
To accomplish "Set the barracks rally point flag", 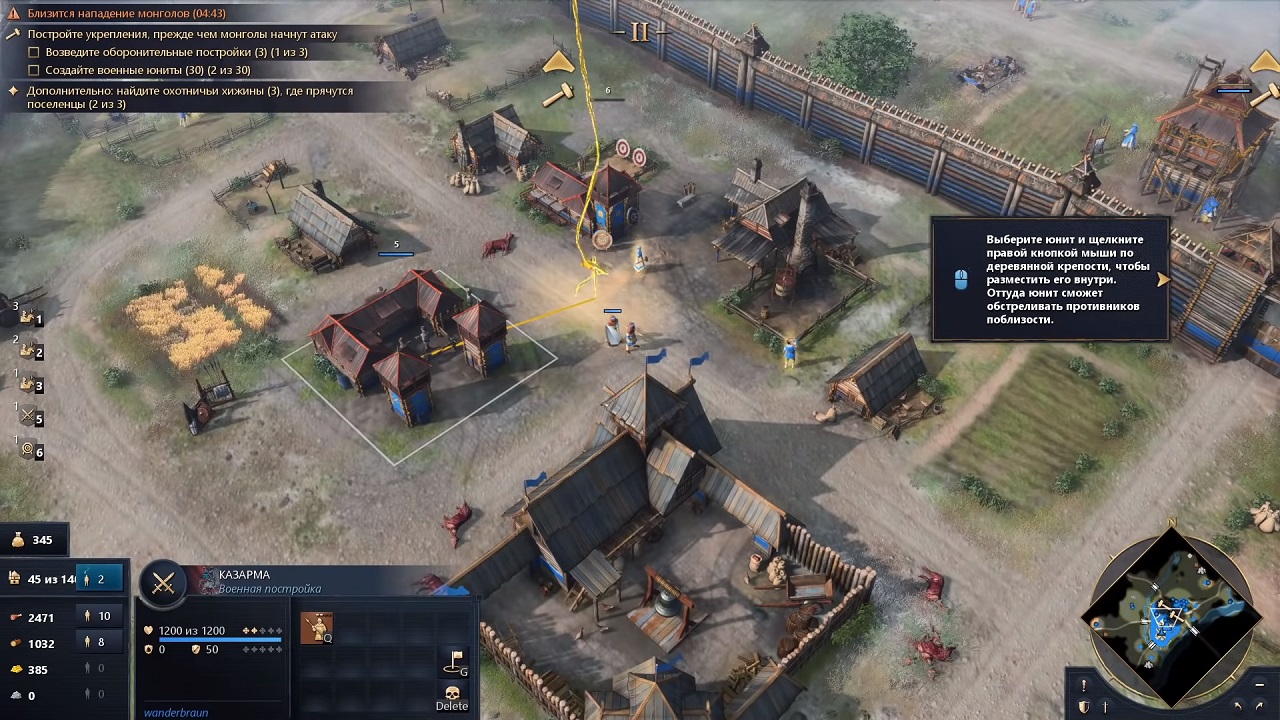I will pos(453,660).
